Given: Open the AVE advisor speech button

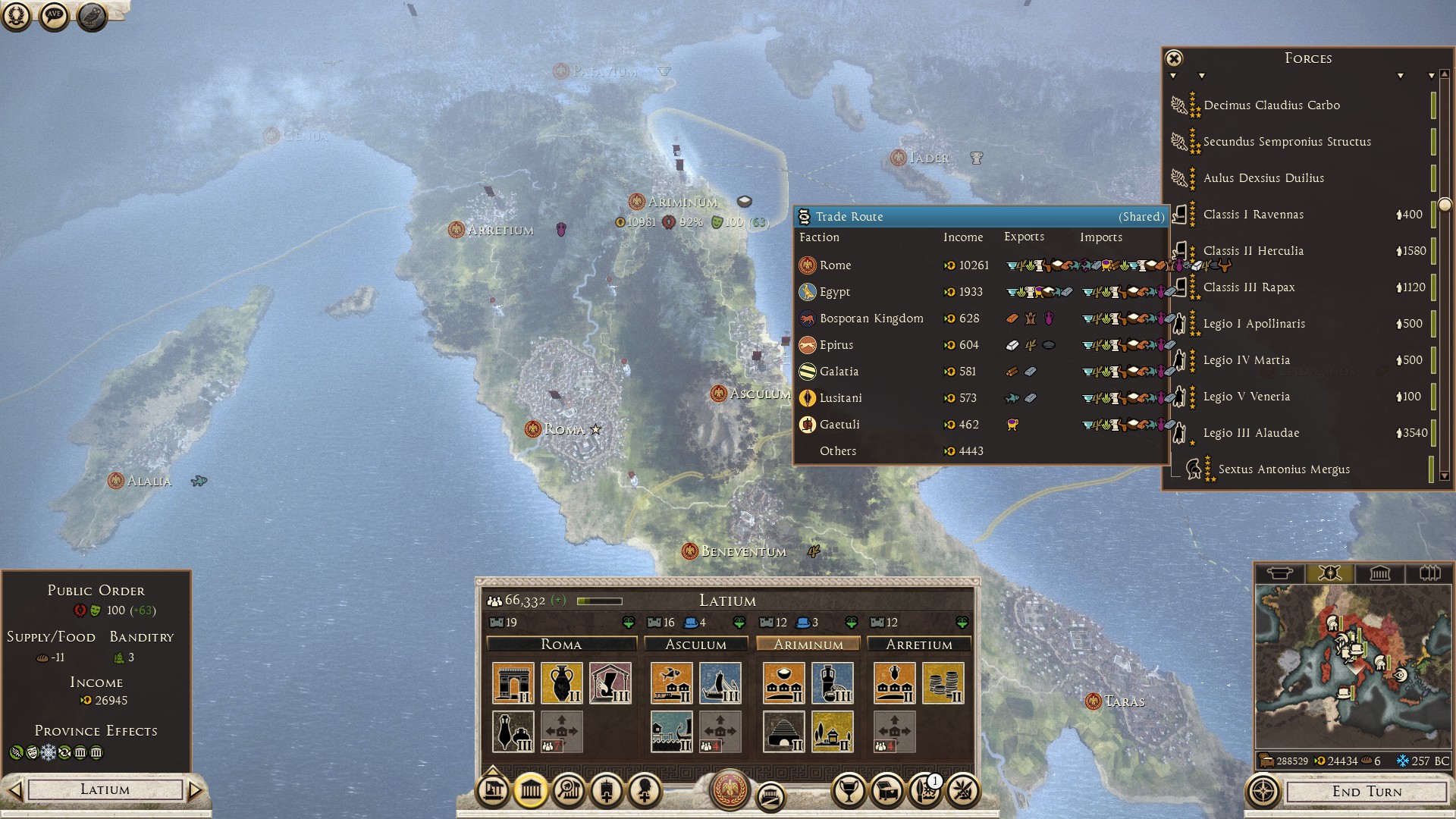Looking at the screenshot, I should click(x=54, y=15).
